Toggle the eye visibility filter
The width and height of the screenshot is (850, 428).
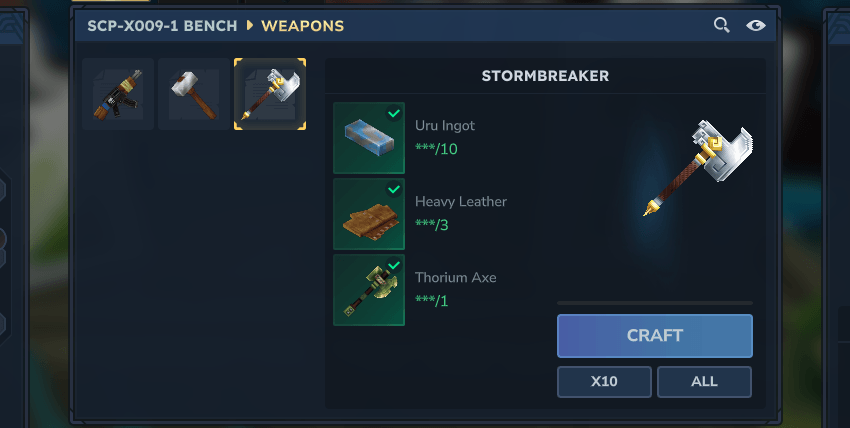[756, 25]
